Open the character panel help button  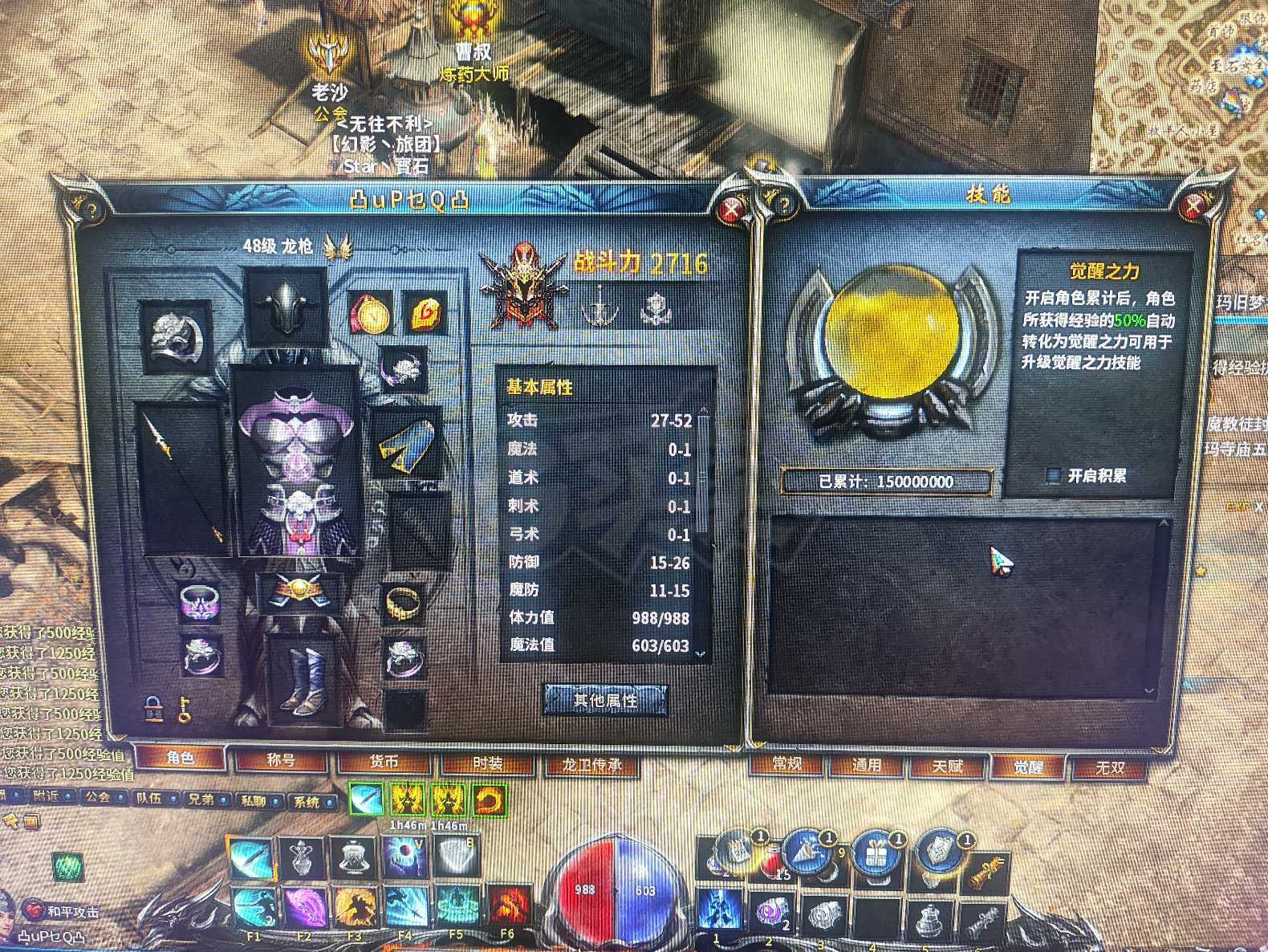91,210
